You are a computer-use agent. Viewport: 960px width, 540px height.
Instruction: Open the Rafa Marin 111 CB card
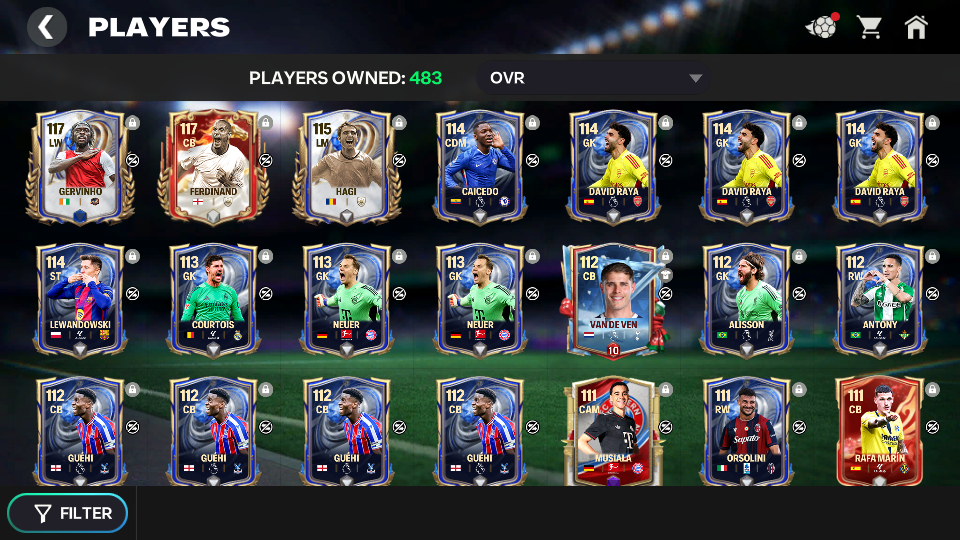(879, 432)
